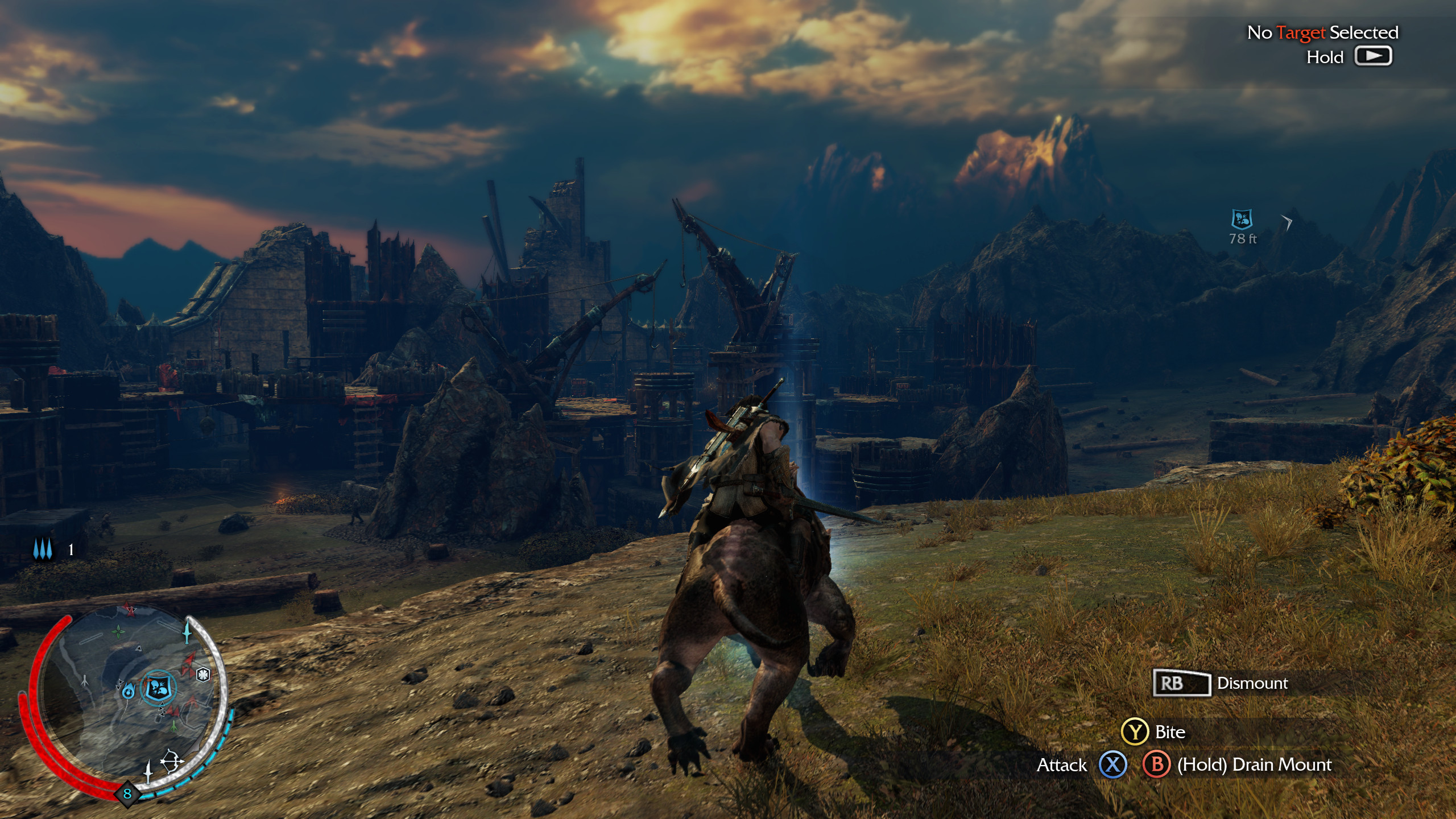Select the green four-point star minimap marker
The image size is (1456, 819).
(x=118, y=631)
